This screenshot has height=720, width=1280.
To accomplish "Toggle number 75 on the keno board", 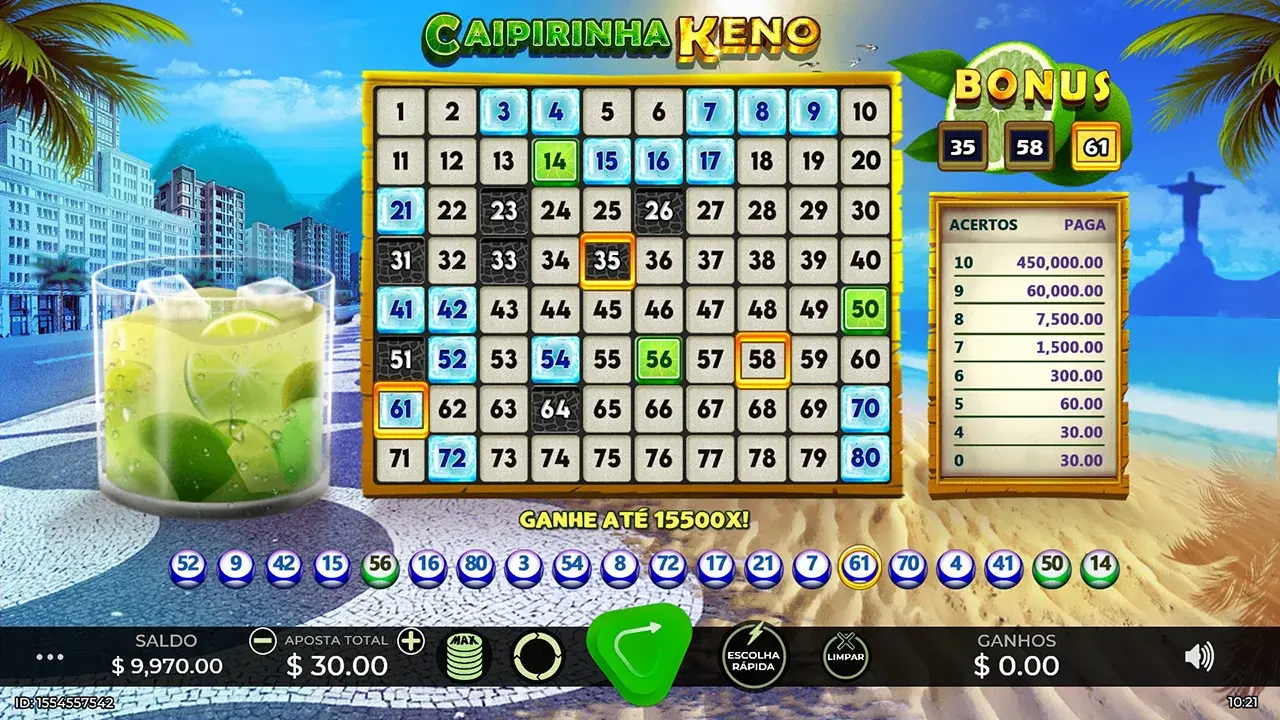I will [606, 457].
